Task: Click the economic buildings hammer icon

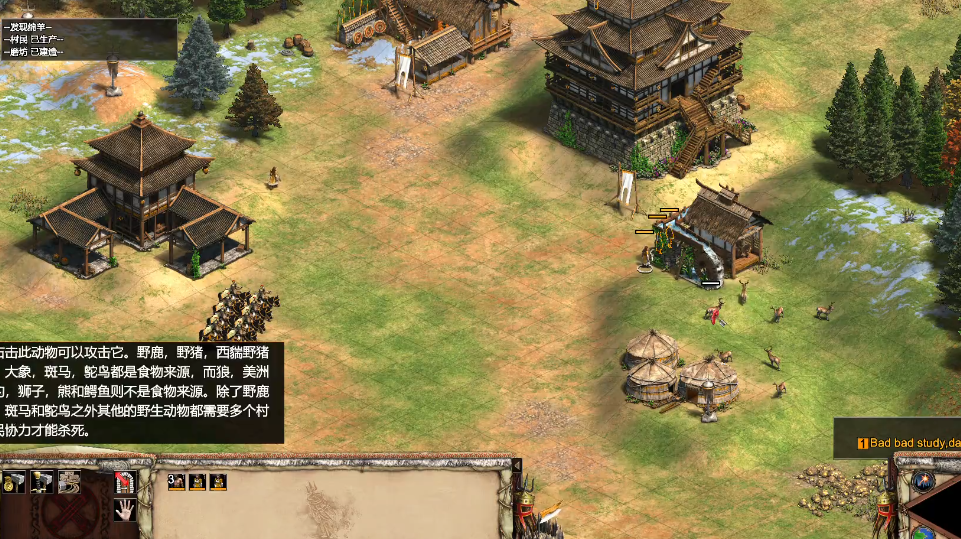Action: click(x=15, y=483)
